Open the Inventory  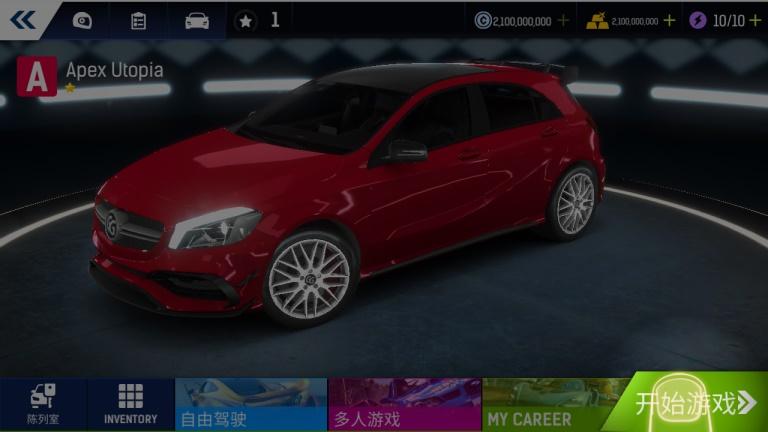click(x=130, y=404)
